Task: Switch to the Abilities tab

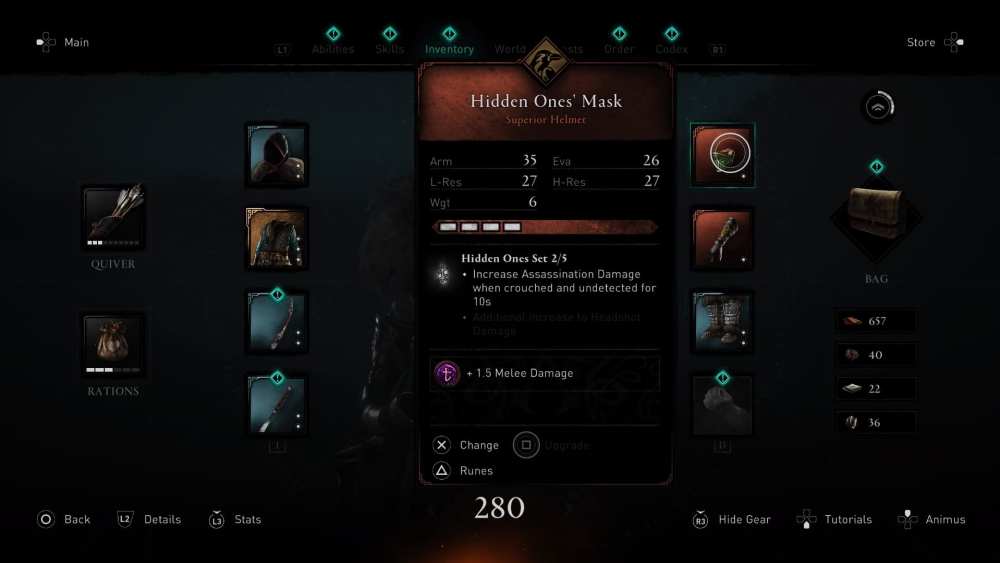Action: [332, 48]
